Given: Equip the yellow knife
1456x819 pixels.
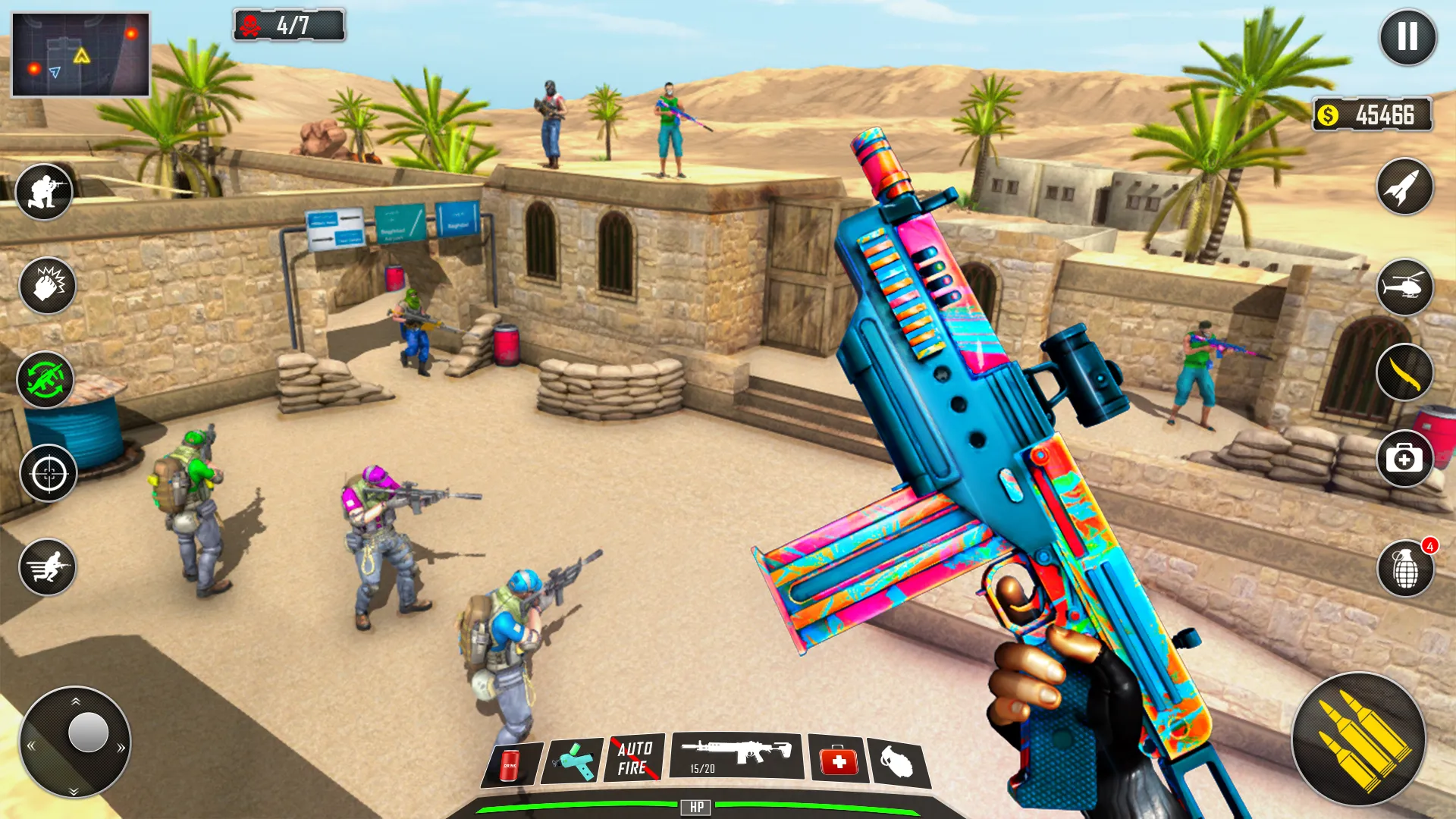Looking at the screenshot, I should 1404,372.
